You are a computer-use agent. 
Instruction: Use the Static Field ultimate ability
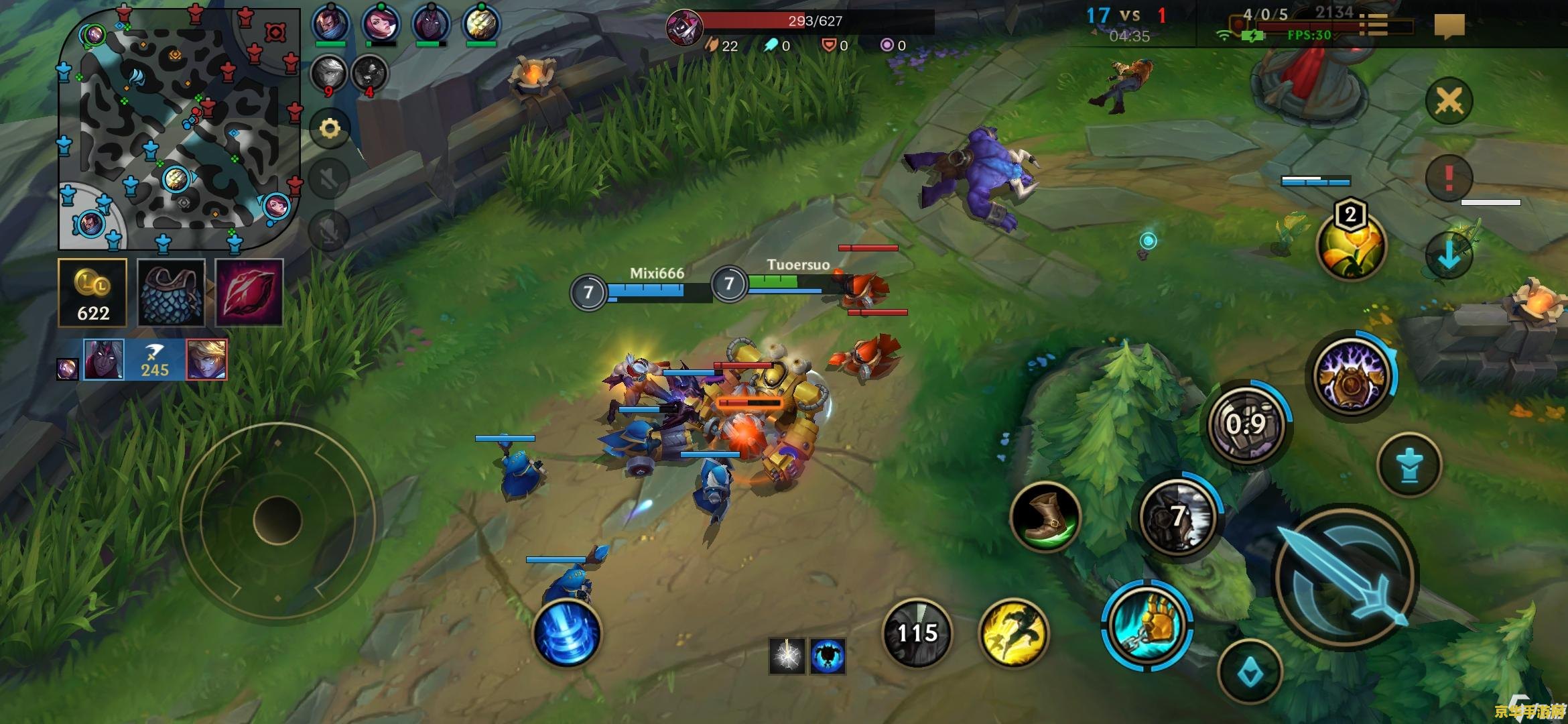click(1352, 375)
